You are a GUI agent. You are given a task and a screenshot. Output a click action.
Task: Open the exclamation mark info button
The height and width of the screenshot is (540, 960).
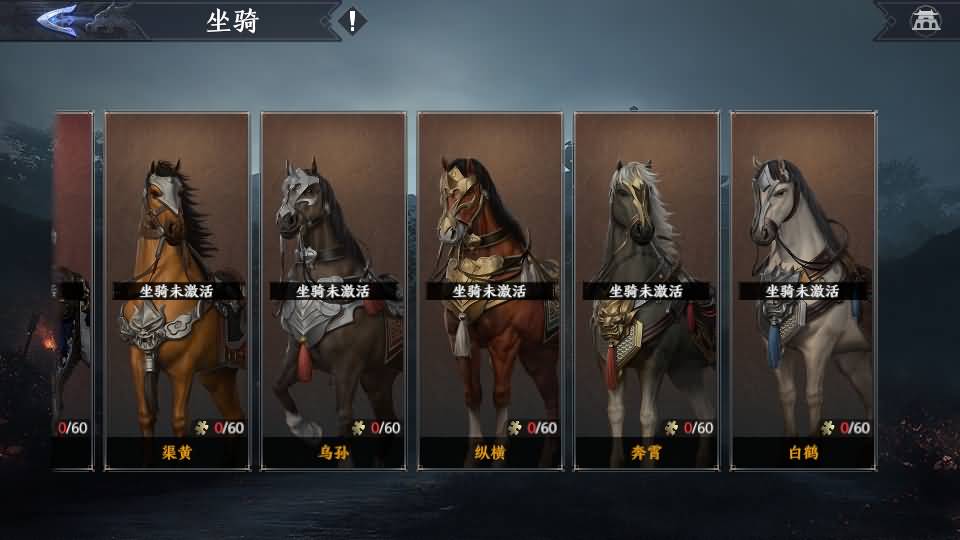352,21
